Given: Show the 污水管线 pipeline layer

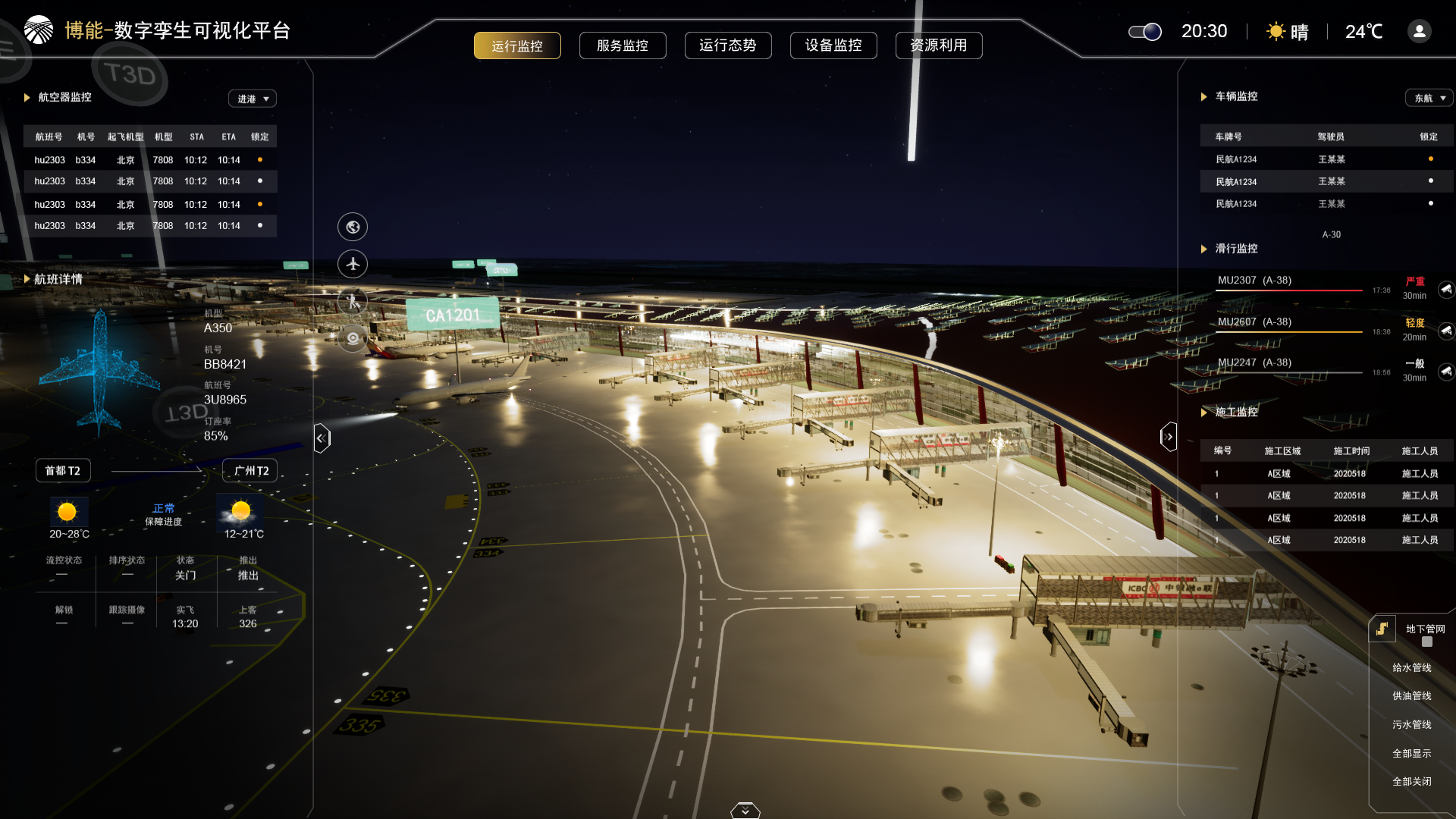Looking at the screenshot, I should pos(1411,725).
